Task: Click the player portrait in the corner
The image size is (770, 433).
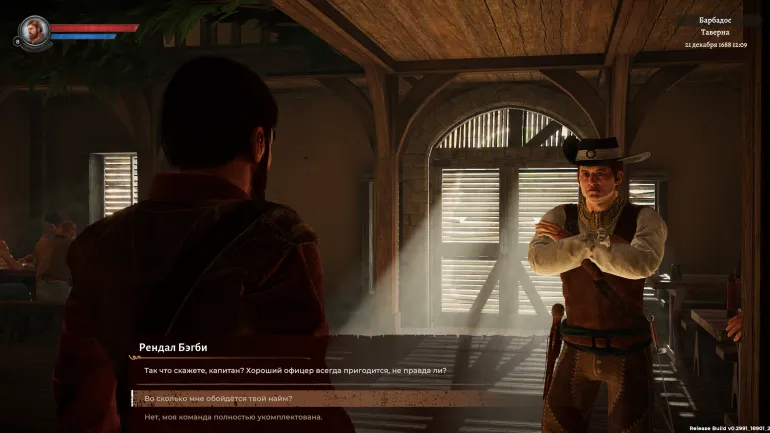Action: point(34,29)
